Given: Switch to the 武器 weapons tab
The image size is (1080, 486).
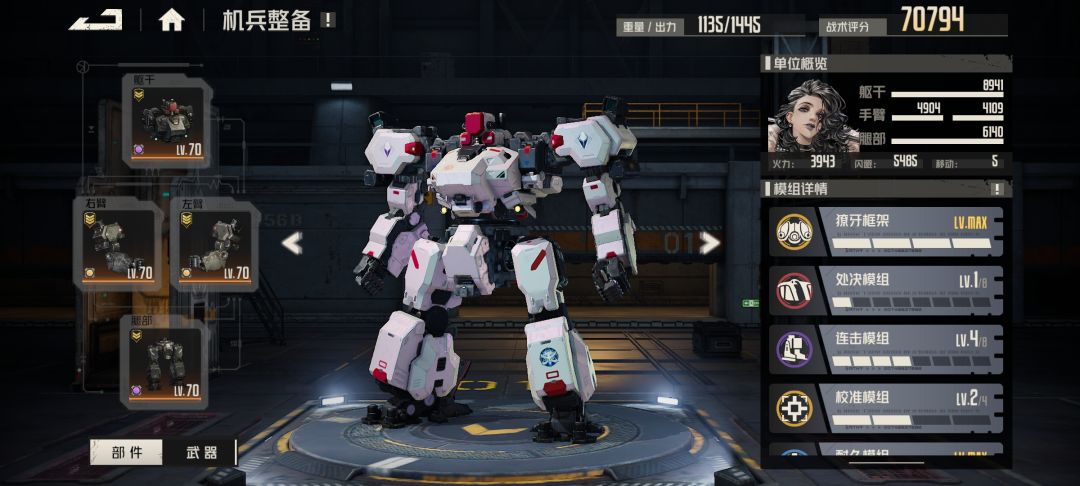Looking at the screenshot, I should (x=202, y=452).
